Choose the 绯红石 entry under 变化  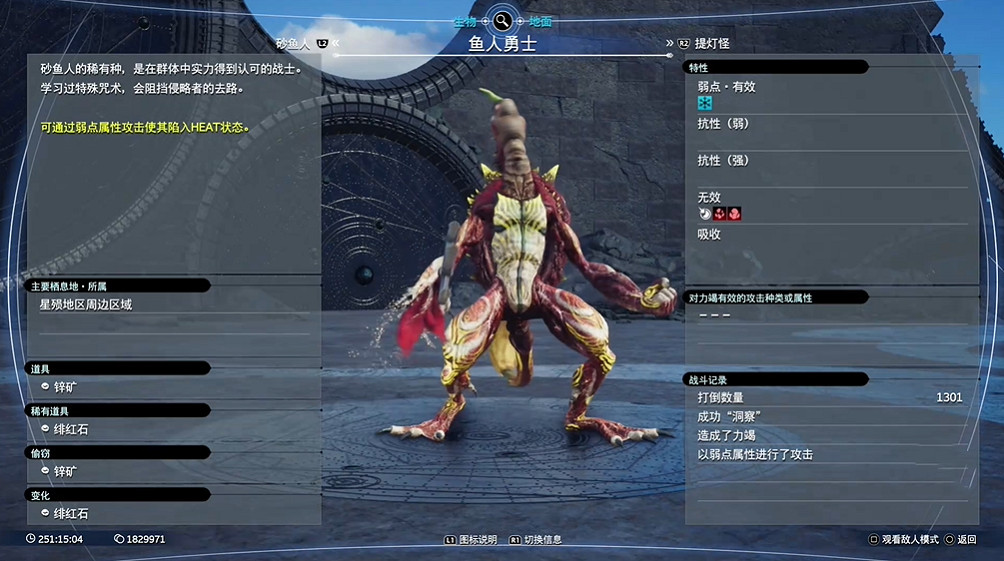(70, 513)
